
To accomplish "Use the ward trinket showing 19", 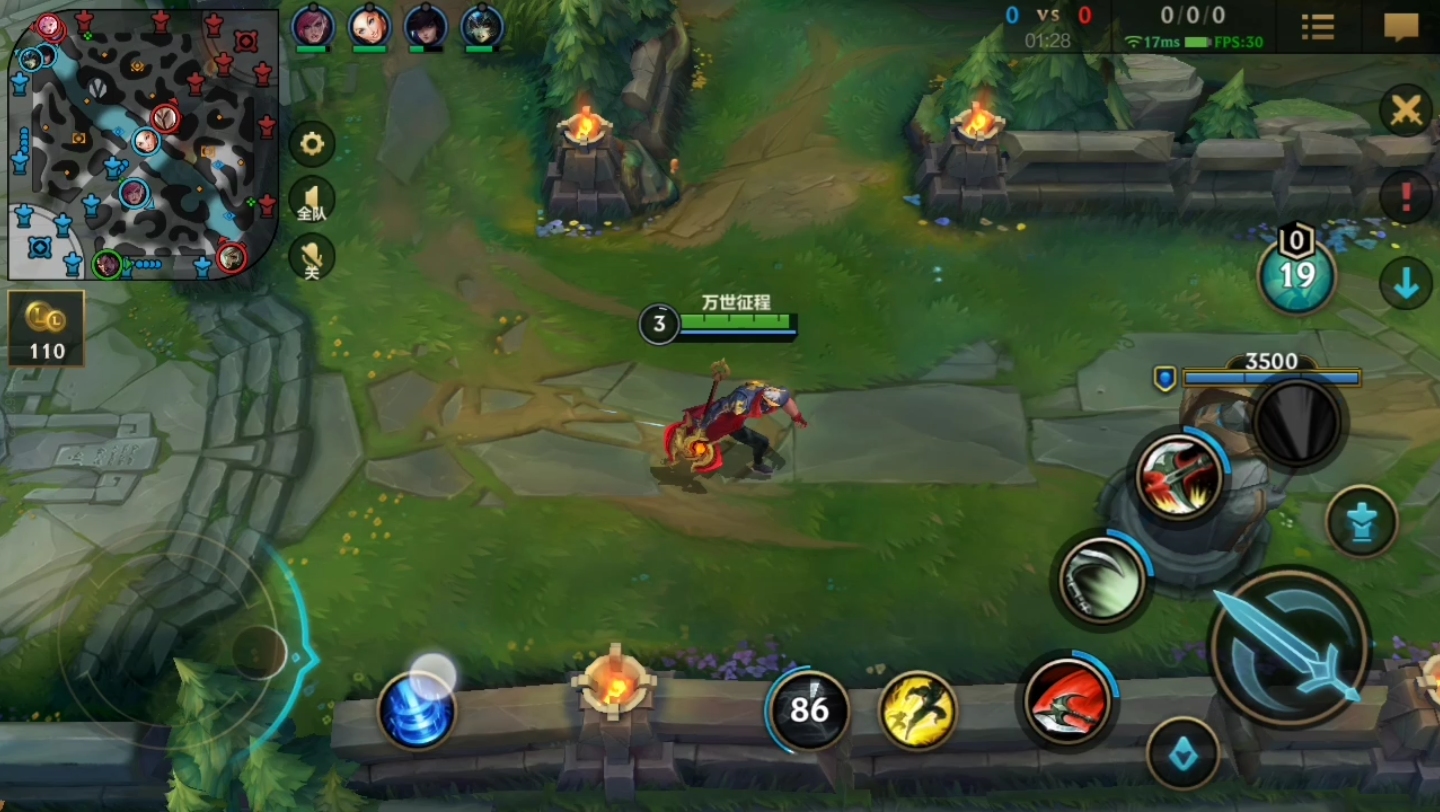I will click(1297, 275).
